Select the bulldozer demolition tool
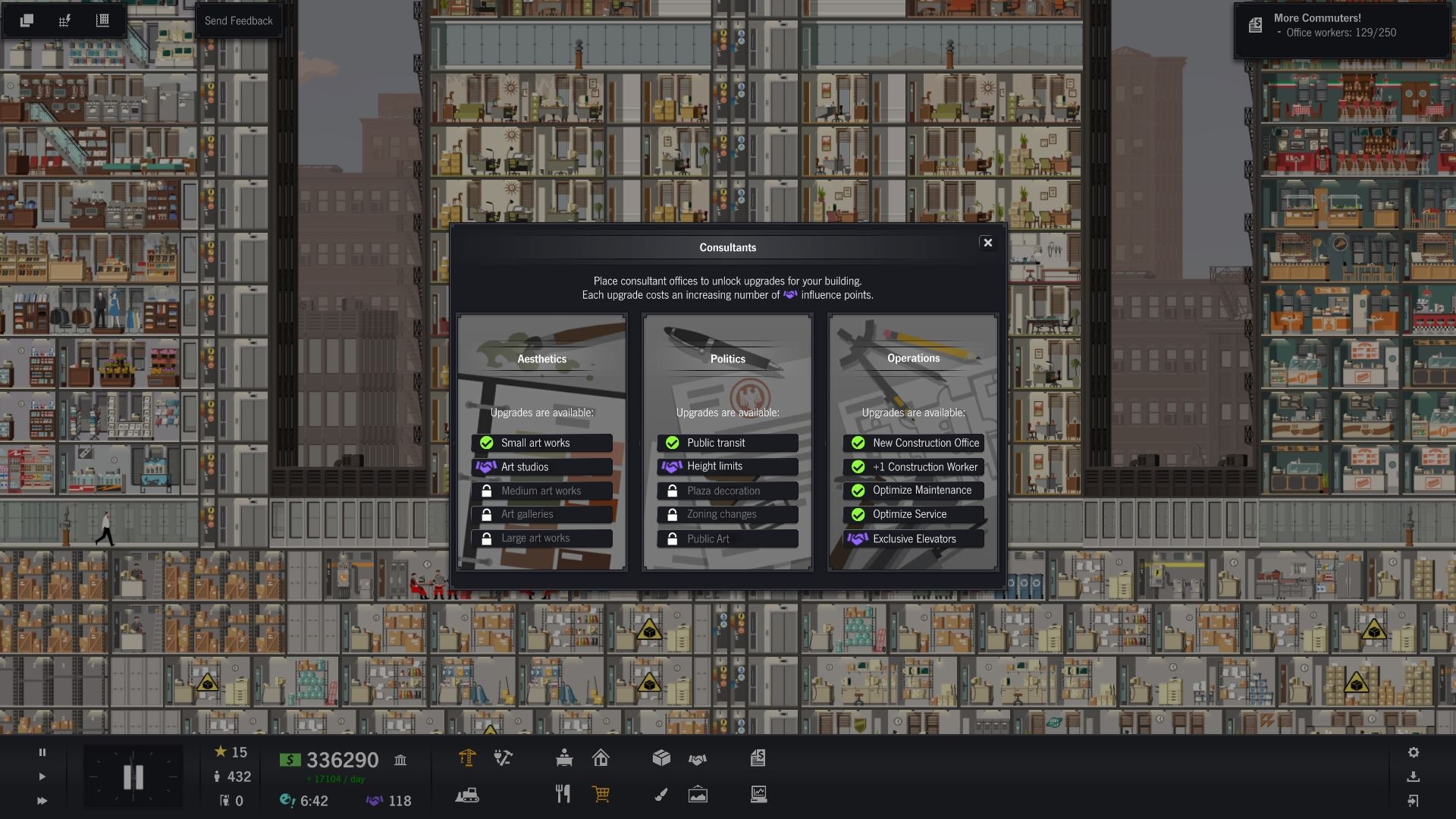The width and height of the screenshot is (1456, 819). coord(468,796)
